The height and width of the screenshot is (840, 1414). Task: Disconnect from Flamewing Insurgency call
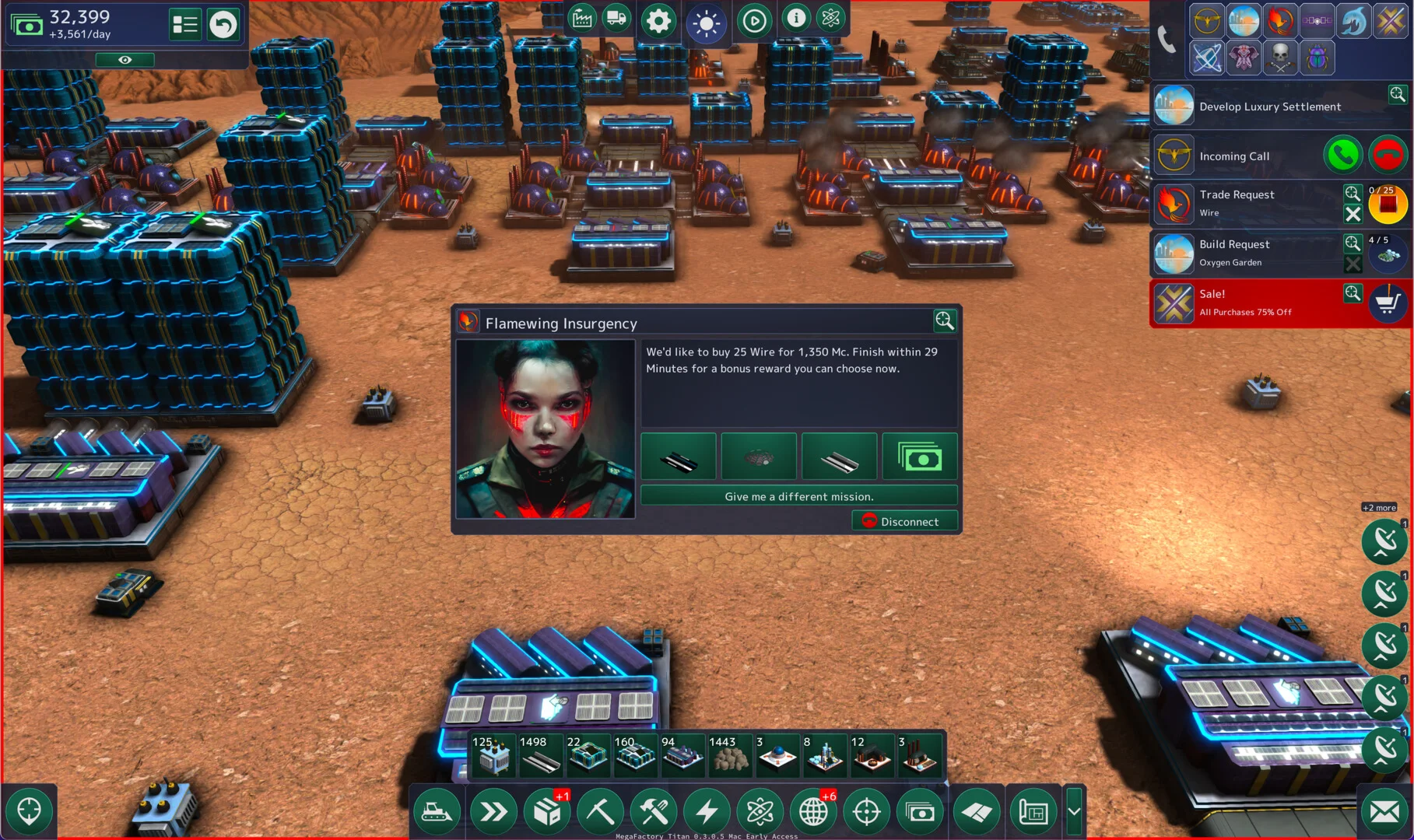(904, 521)
